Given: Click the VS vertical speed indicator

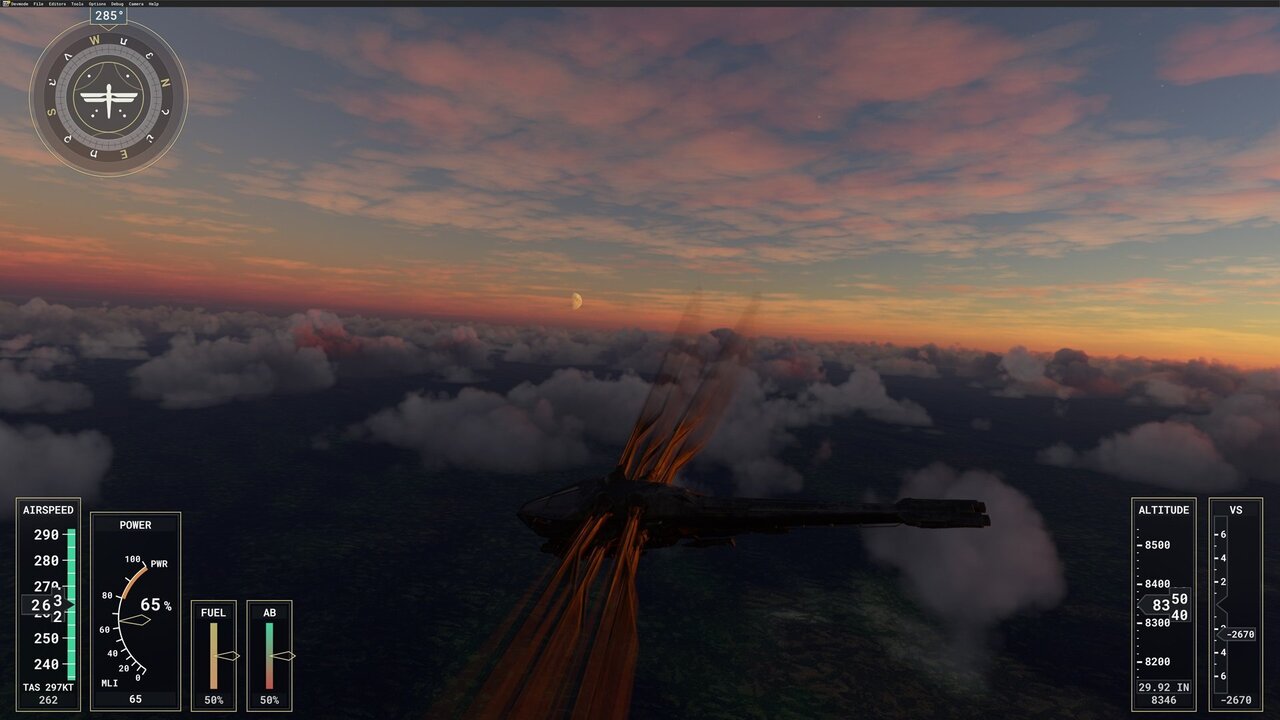Looking at the screenshot, I should (x=1235, y=600).
